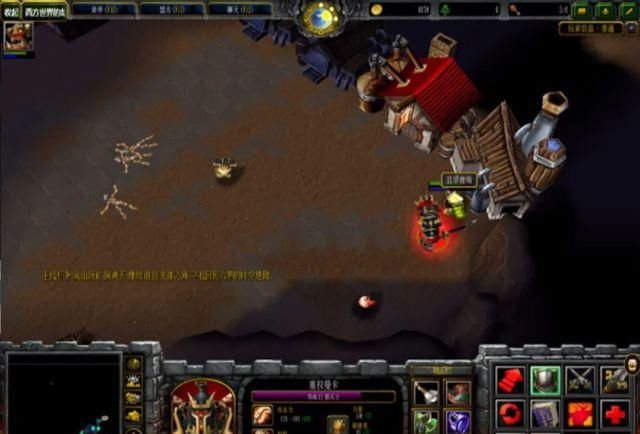Use the purple item in the inventory
The height and width of the screenshot is (434, 640).
[x=459, y=422]
